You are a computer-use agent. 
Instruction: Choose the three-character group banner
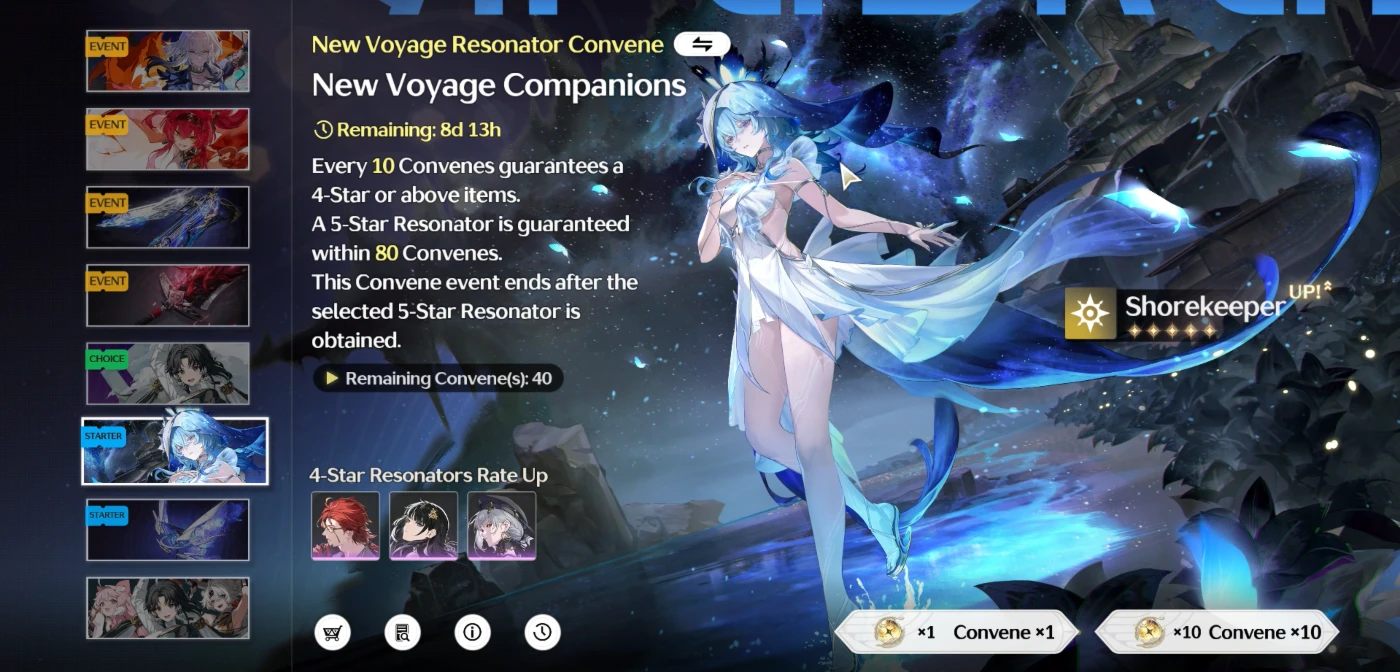pos(168,607)
